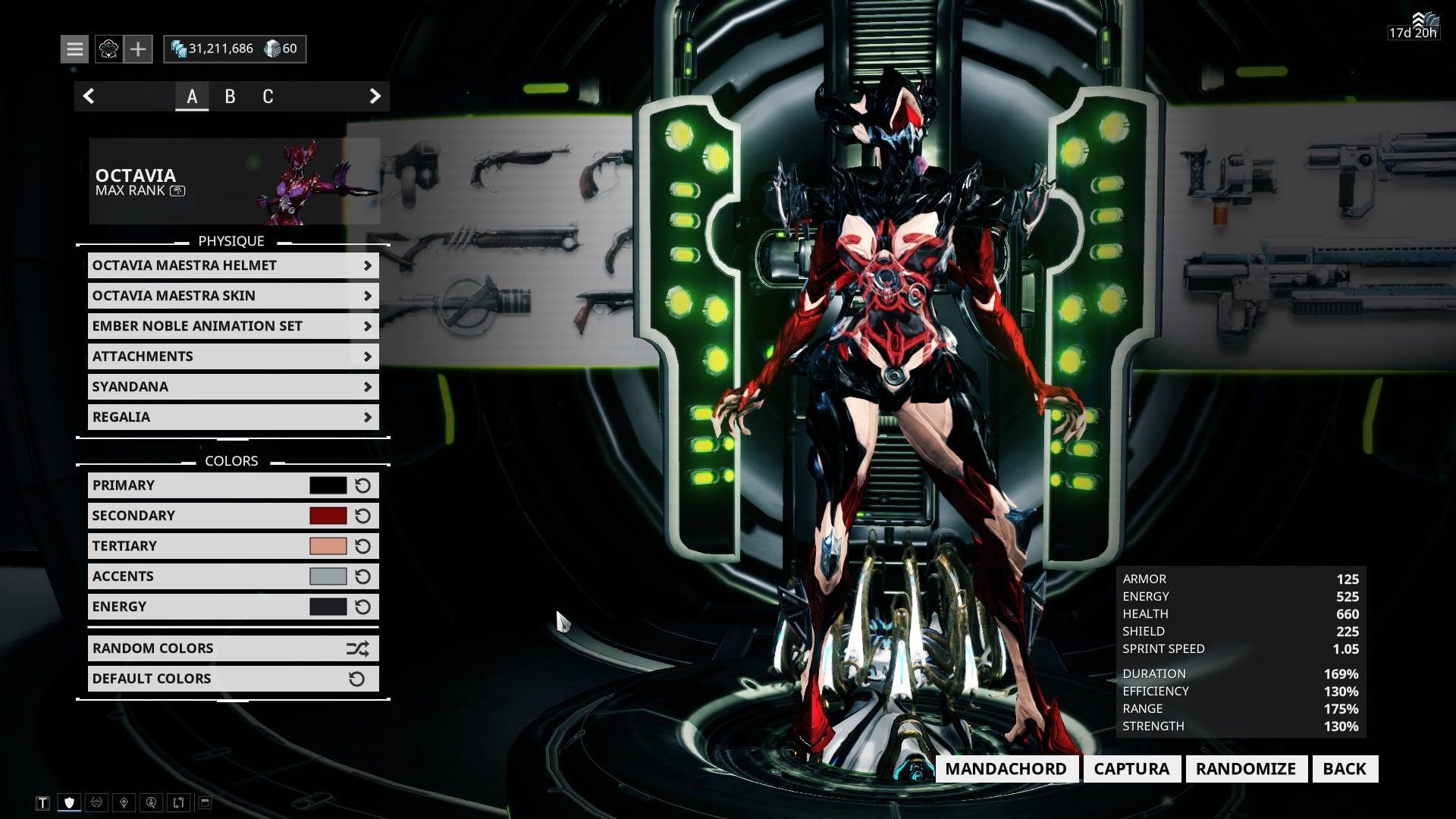Open the Syandana menu
The image size is (1456, 819).
tap(233, 387)
